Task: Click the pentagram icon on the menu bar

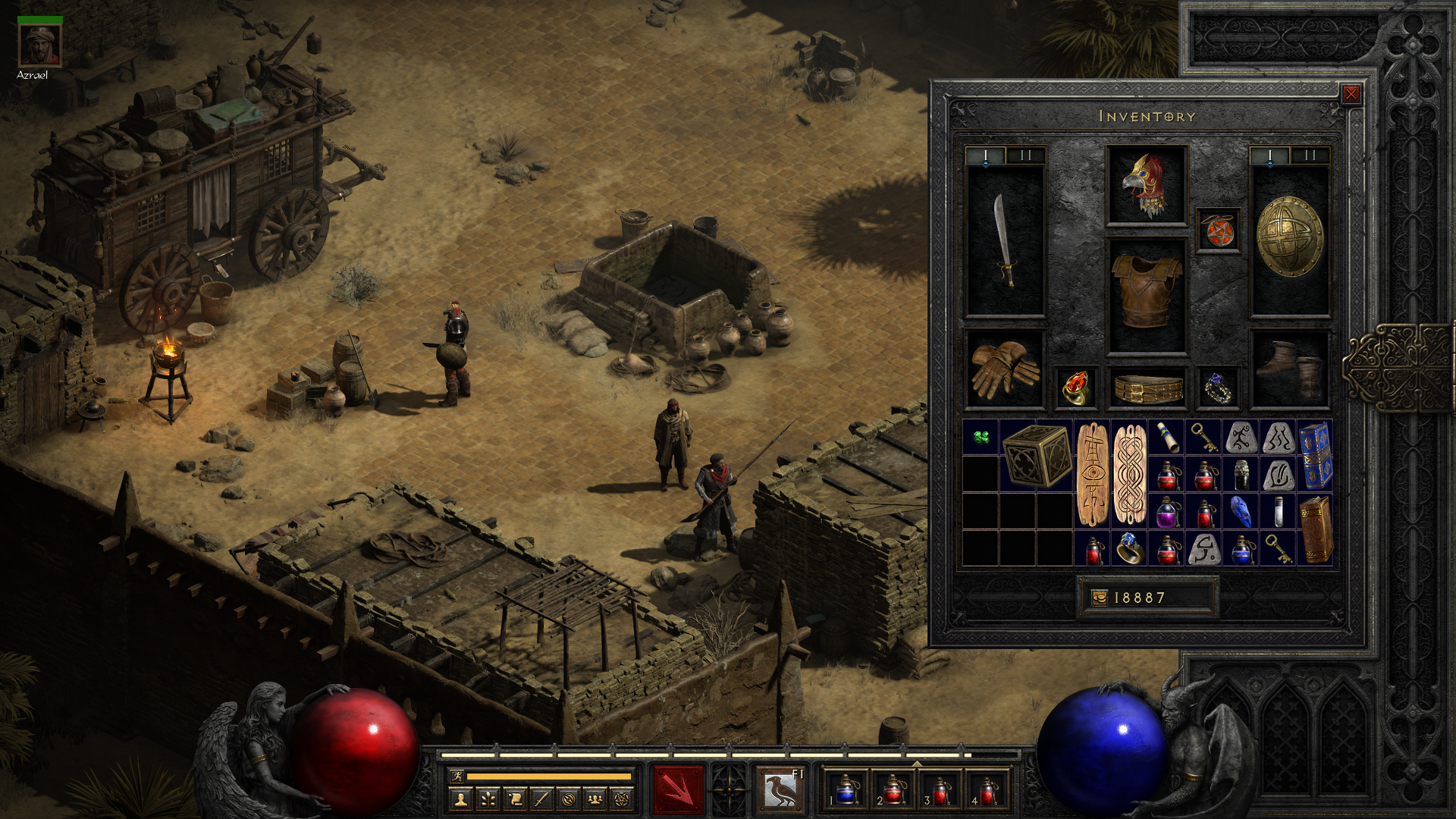Action: coord(620,799)
